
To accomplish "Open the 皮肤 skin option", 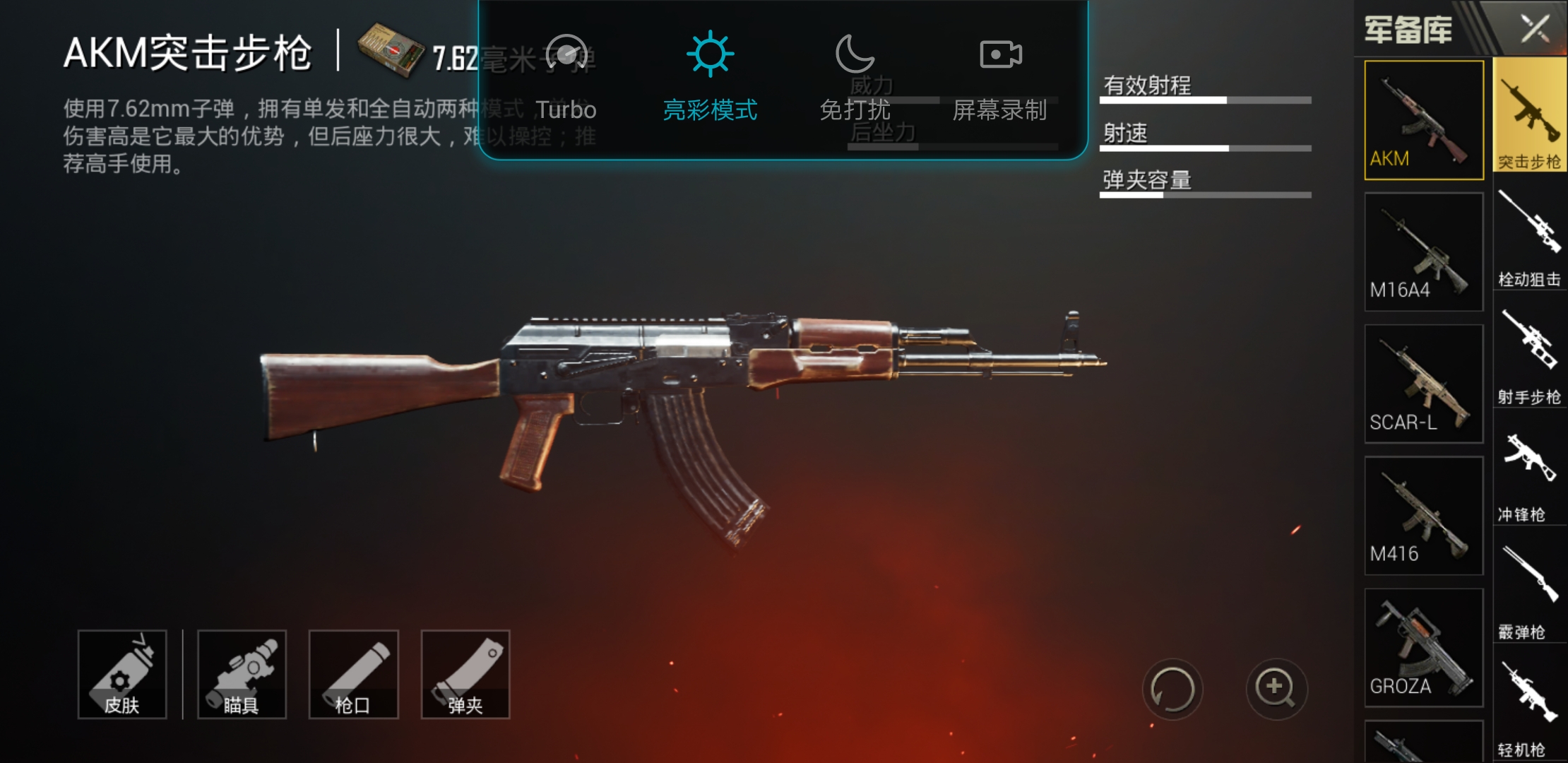I will coord(122,674).
